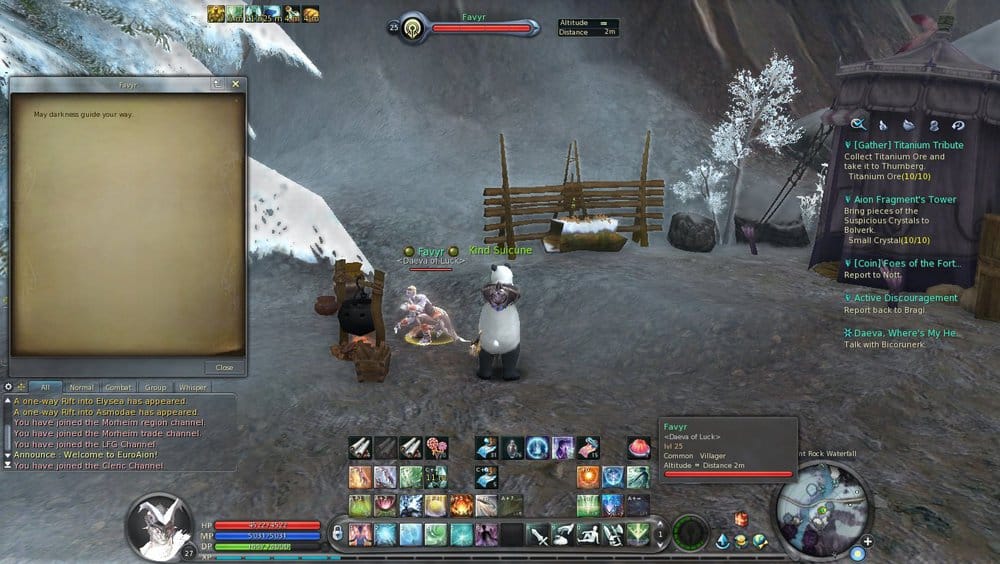The image size is (1000, 564).
Task: Open the Aion Fragment's Tower quest entry
Action: click(x=905, y=200)
